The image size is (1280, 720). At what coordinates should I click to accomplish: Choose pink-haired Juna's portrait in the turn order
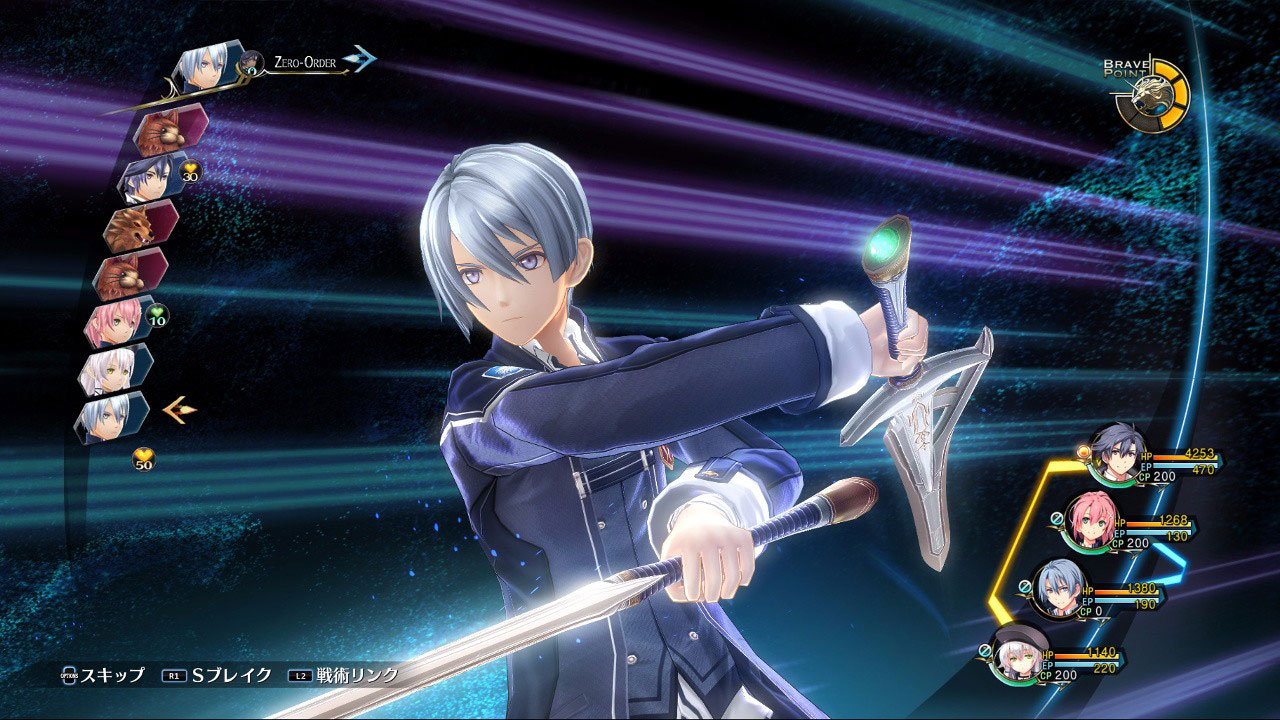click(118, 322)
